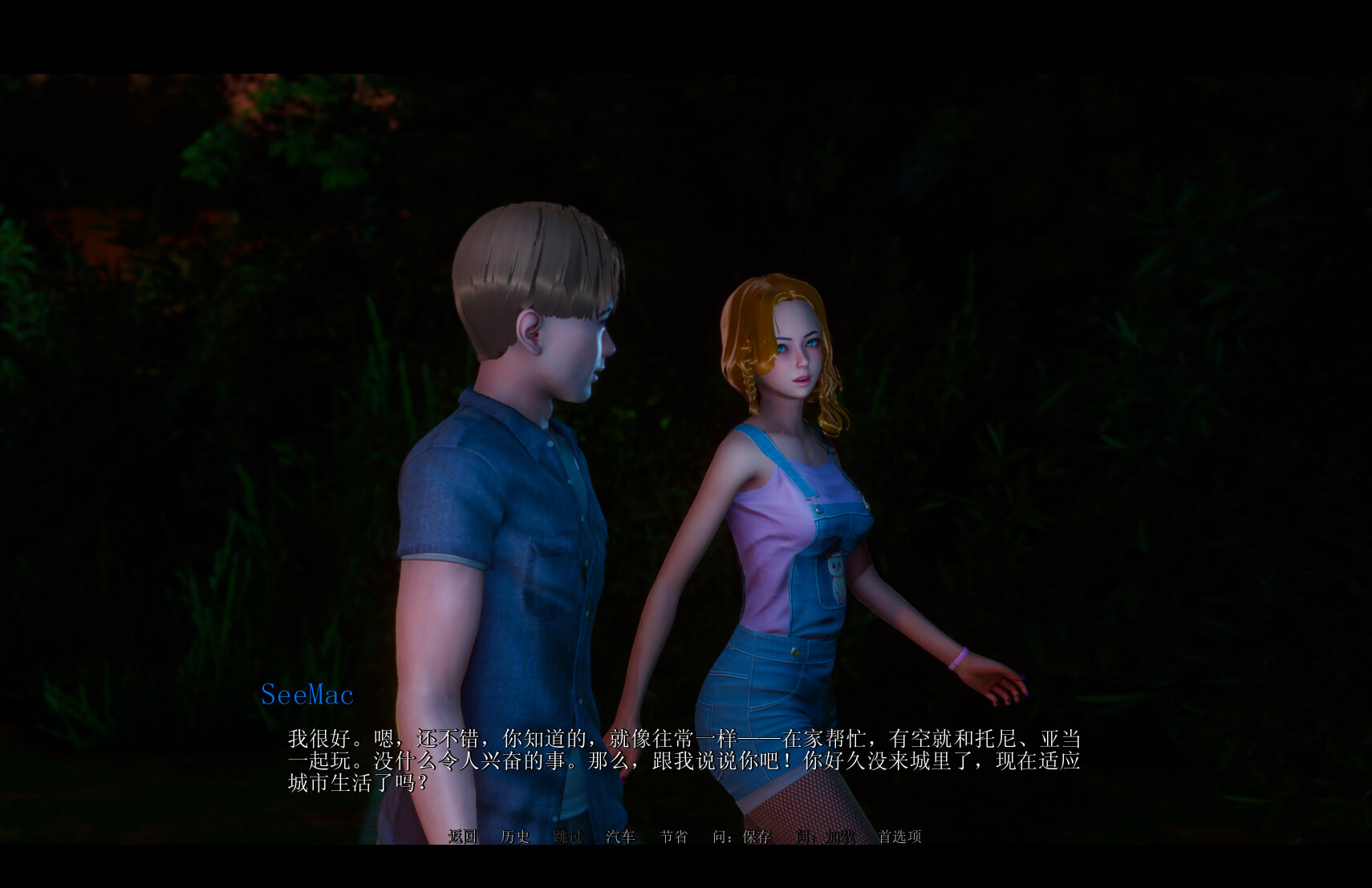This screenshot has width=1372, height=888.
Task: Click the 返回 (Back) quick menu button
Action: point(462,837)
